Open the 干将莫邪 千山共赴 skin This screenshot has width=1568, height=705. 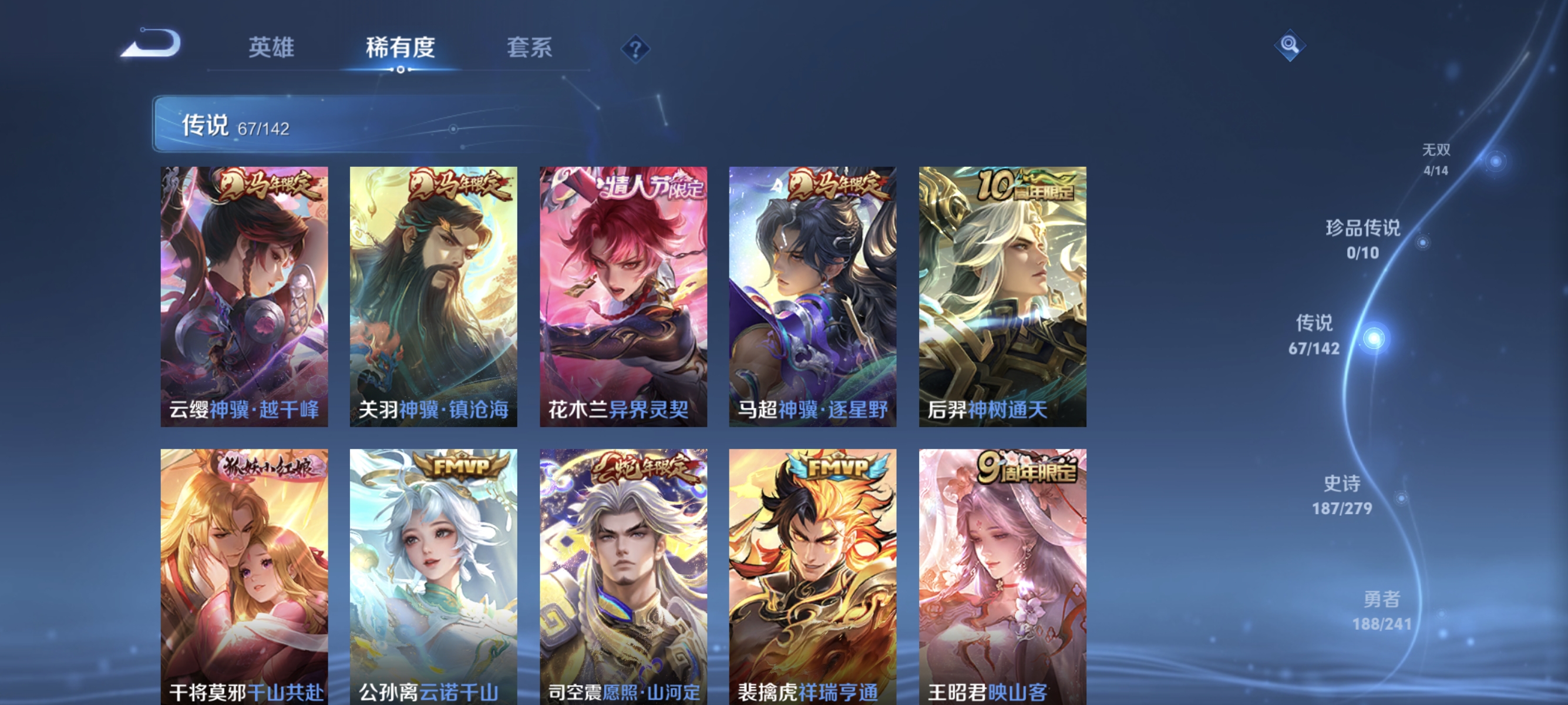245,578
